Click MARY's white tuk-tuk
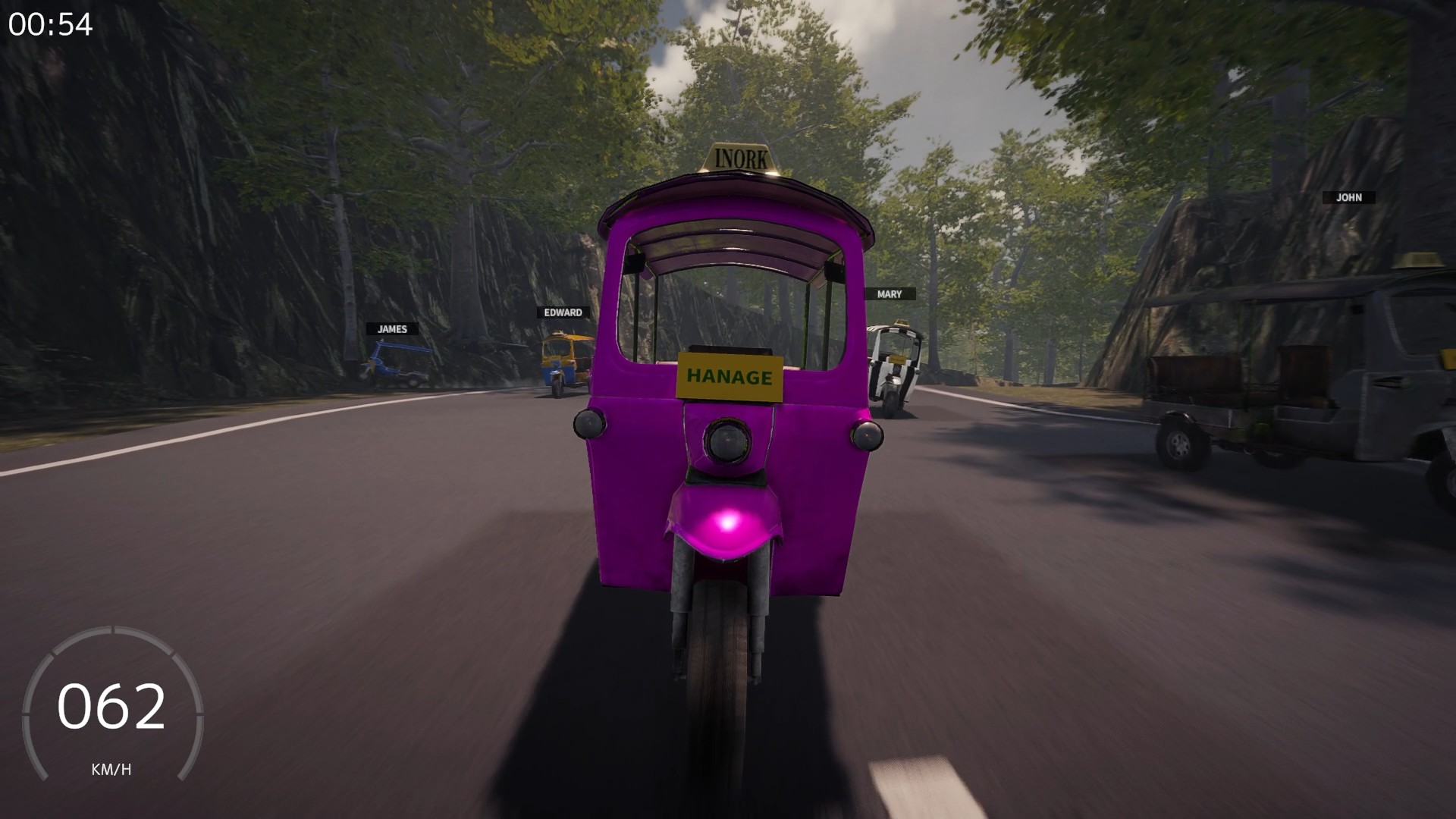Viewport: 1456px width, 819px height. tap(895, 364)
